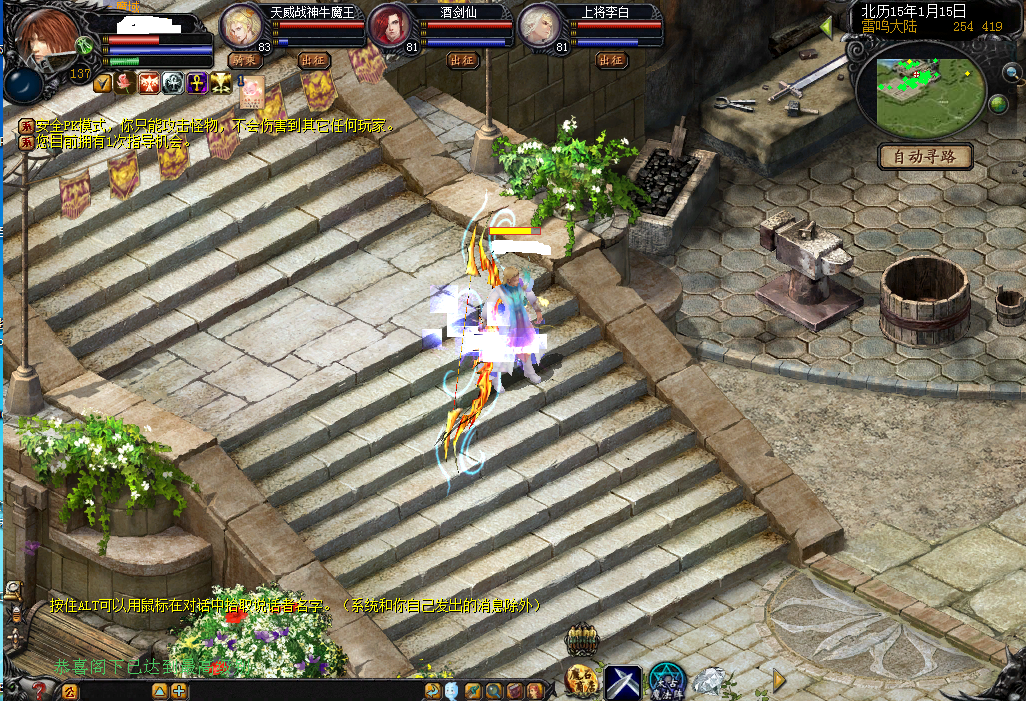This screenshot has height=701, width=1026.
Task: Open the pink pig card item
Action: pos(251,88)
